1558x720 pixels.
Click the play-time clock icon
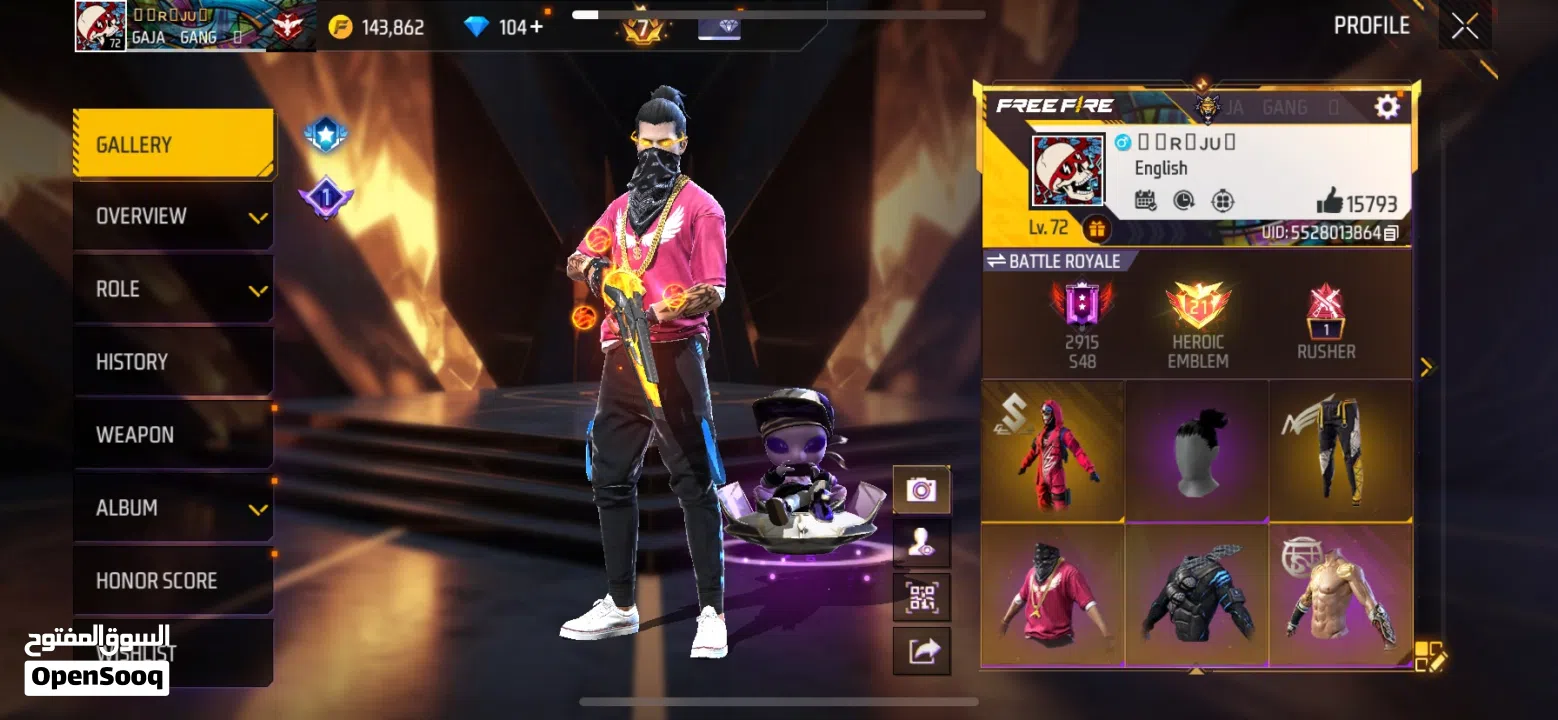click(1182, 200)
